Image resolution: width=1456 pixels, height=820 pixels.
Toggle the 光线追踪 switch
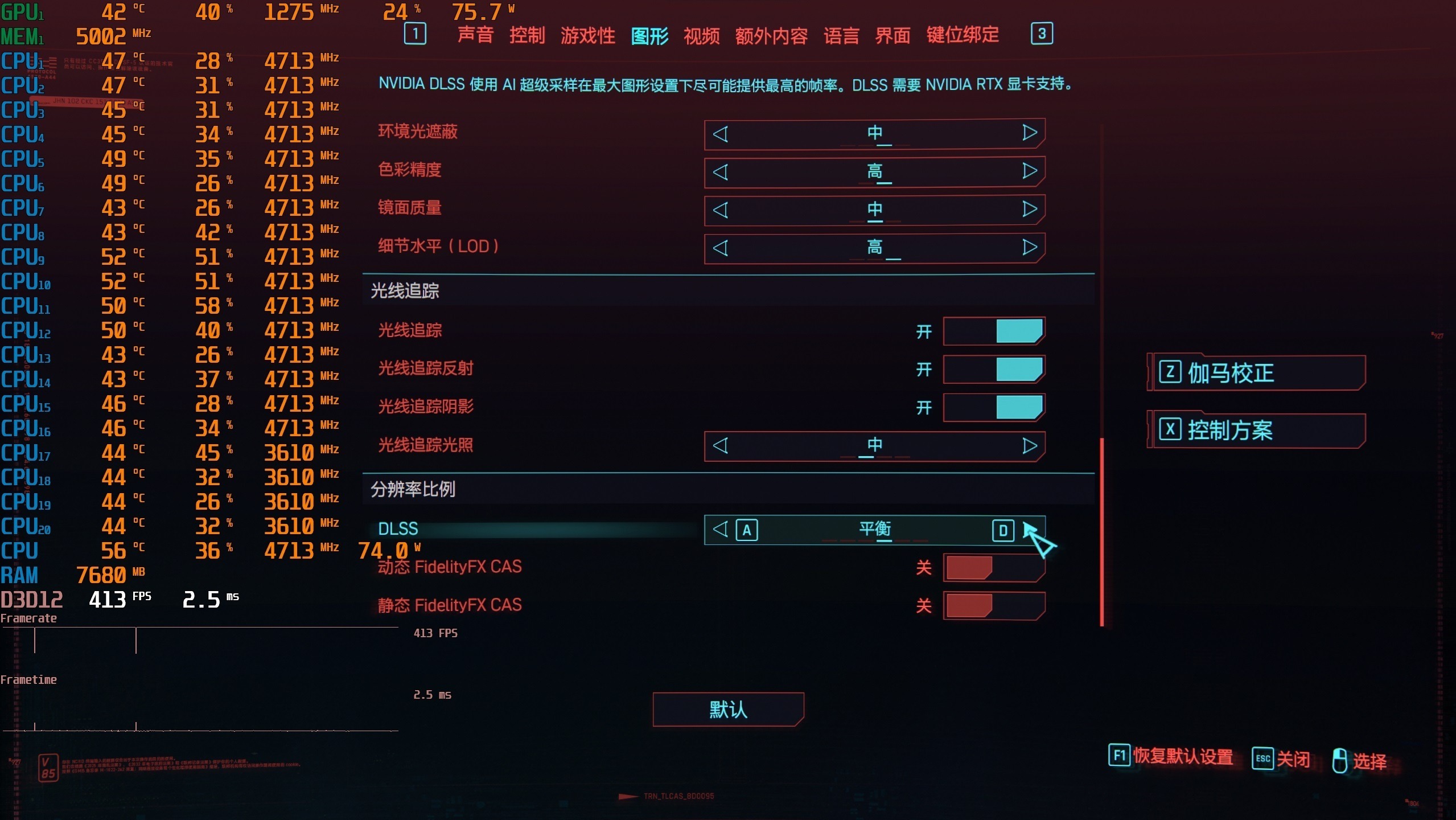pos(994,331)
